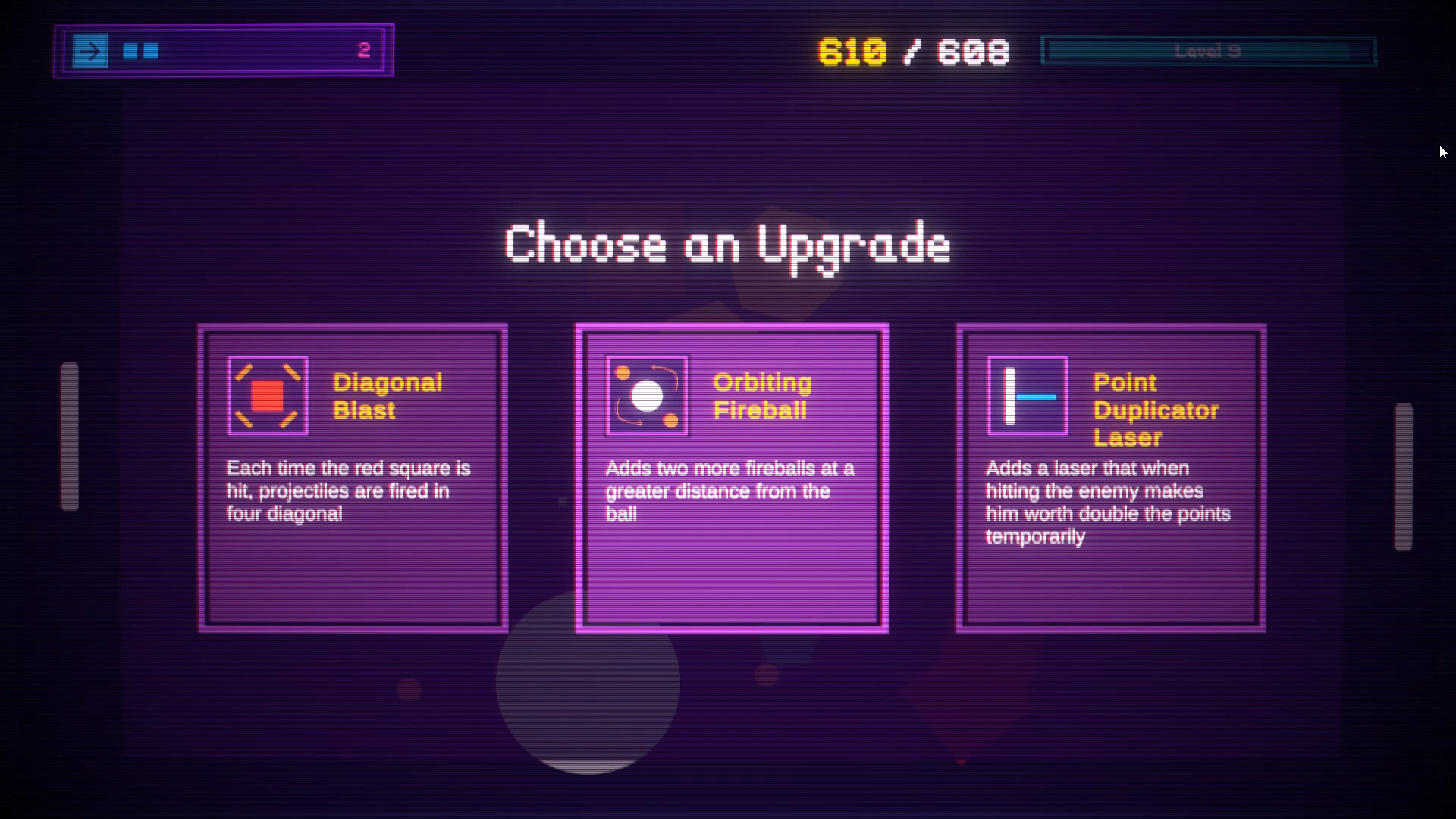1456x819 pixels.
Task: Select the Point Duplicator Laser icon
Action: point(1027,395)
